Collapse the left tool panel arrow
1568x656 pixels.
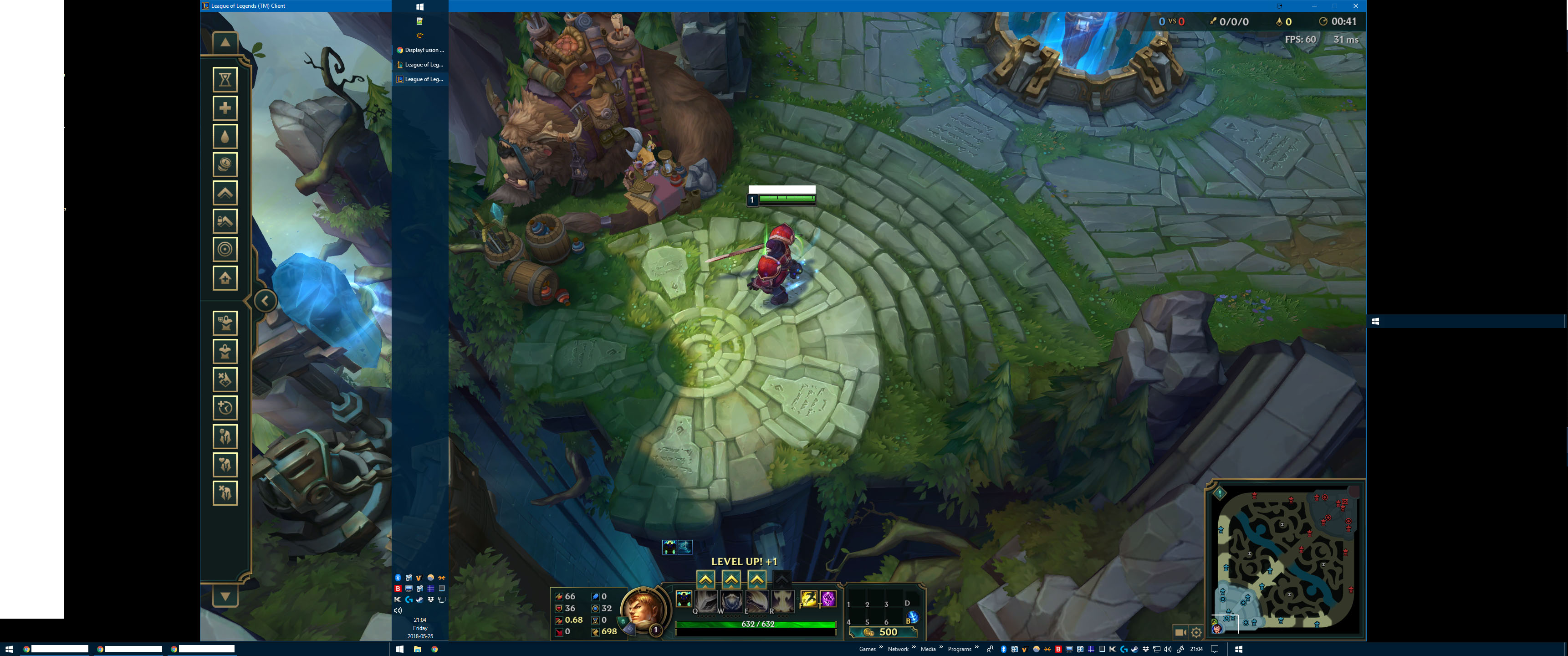pyautogui.click(x=266, y=300)
